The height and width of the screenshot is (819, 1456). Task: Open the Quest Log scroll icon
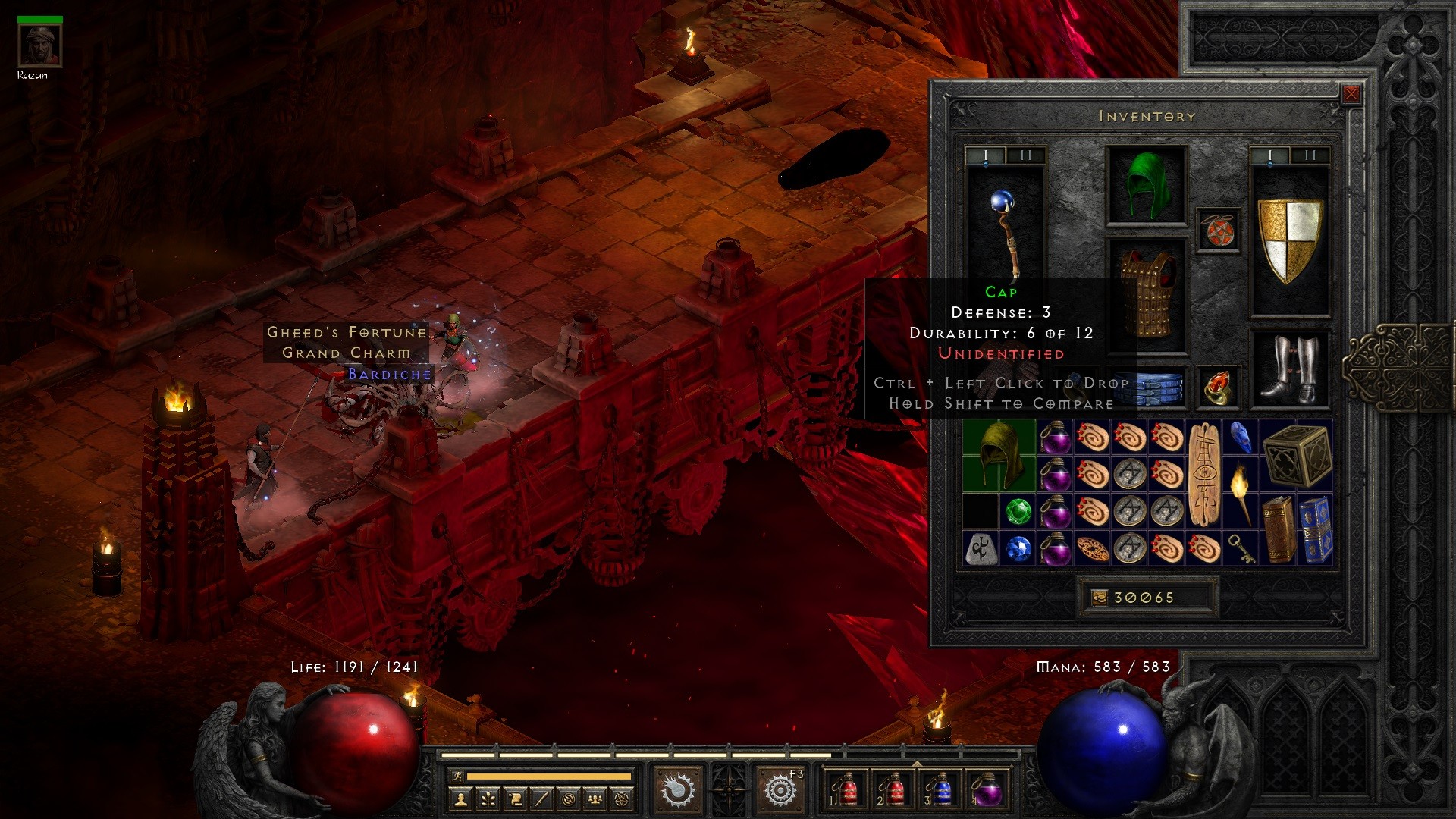[516, 798]
